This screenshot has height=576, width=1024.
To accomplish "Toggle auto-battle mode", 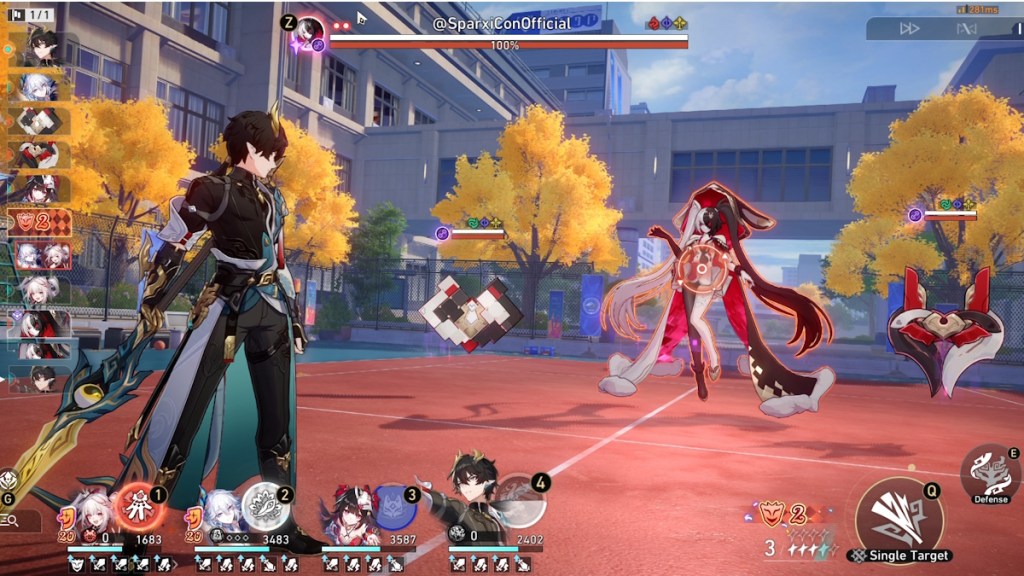I will (965, 29).
